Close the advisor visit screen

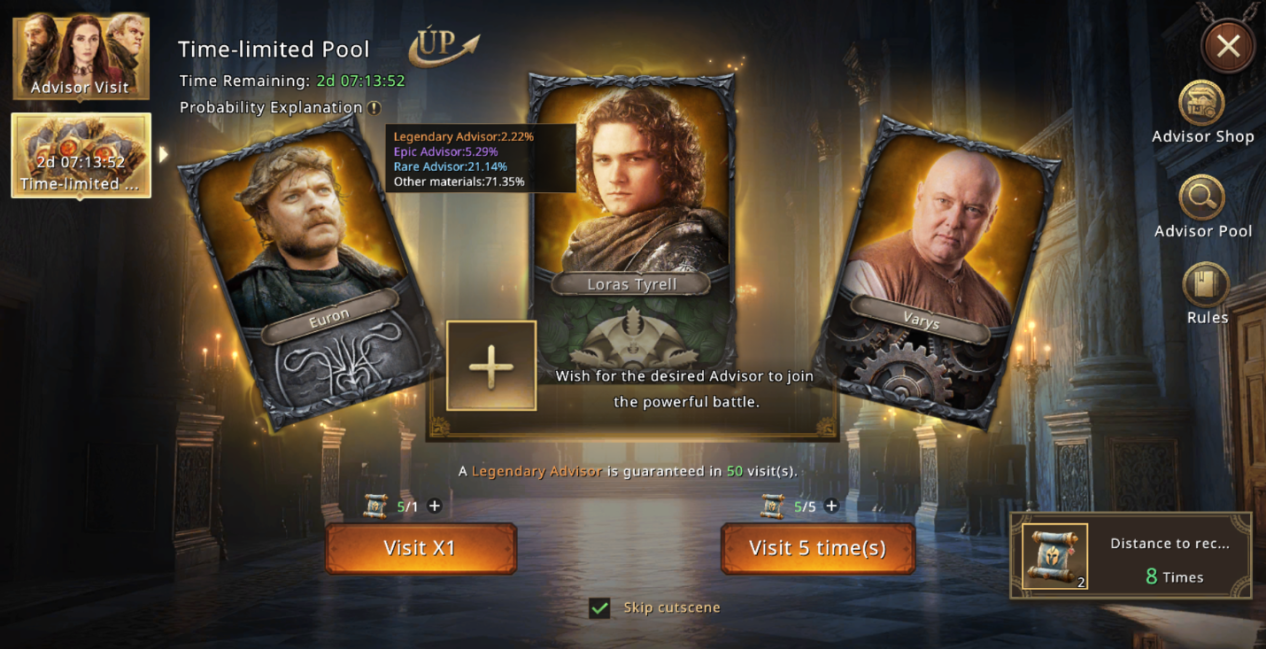pyautogui.click(x=1228, y=46)
